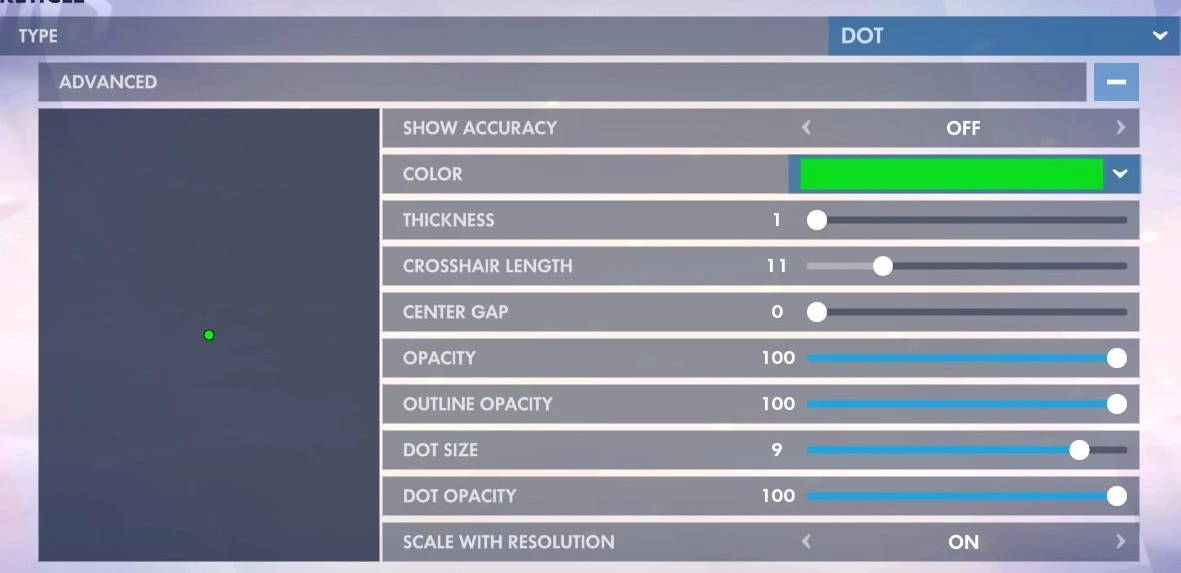Click the left arrow for Scale With Resolution

point(806,542)
